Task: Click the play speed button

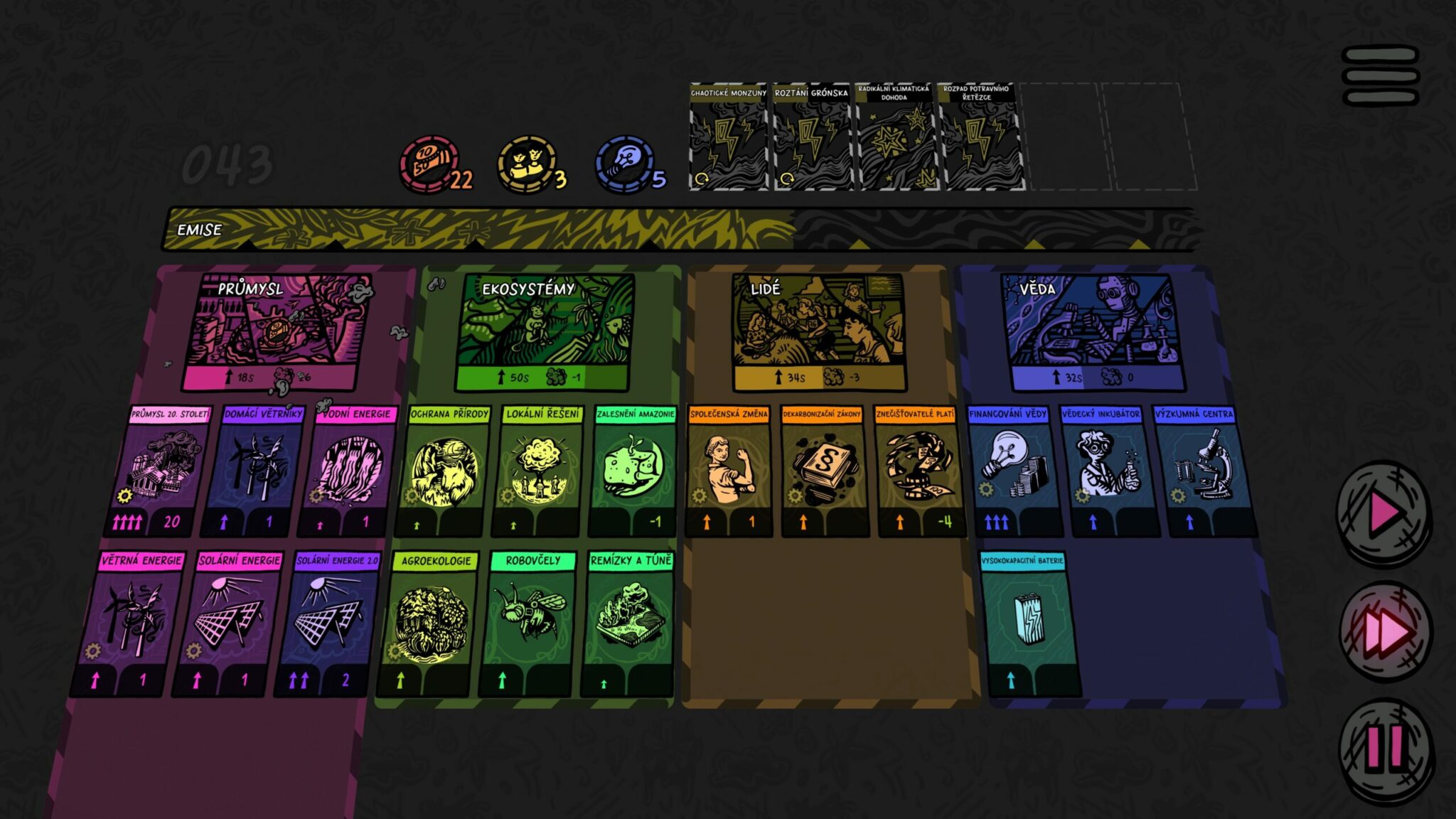Action: point(1383,512)
